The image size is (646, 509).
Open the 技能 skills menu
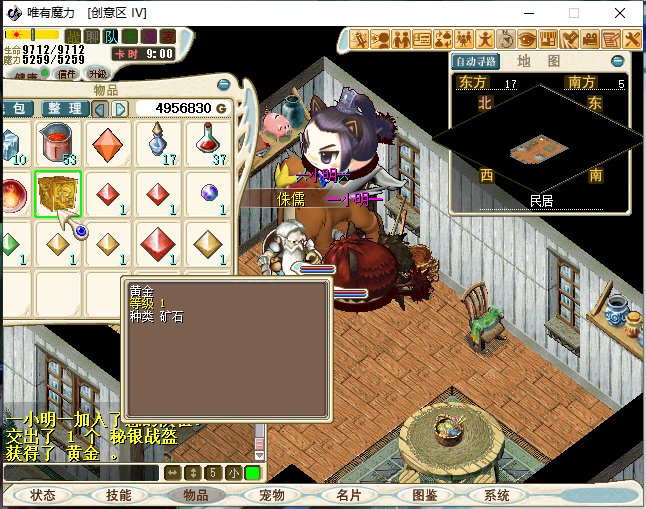pos(119,495)
